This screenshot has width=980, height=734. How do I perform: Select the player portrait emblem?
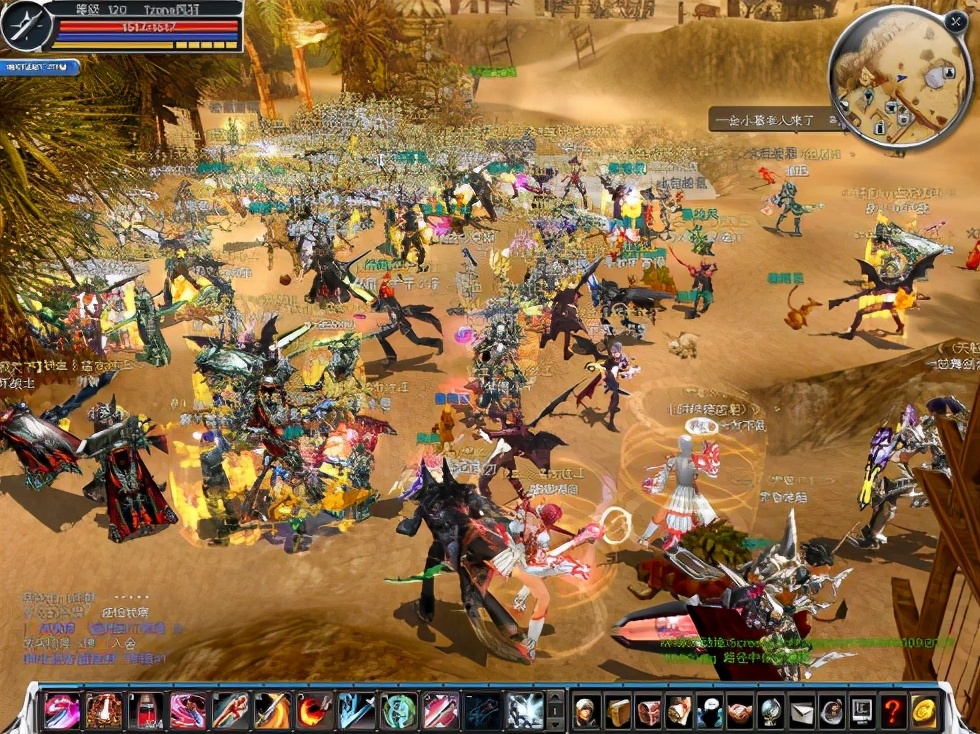(x=26, y=26)
